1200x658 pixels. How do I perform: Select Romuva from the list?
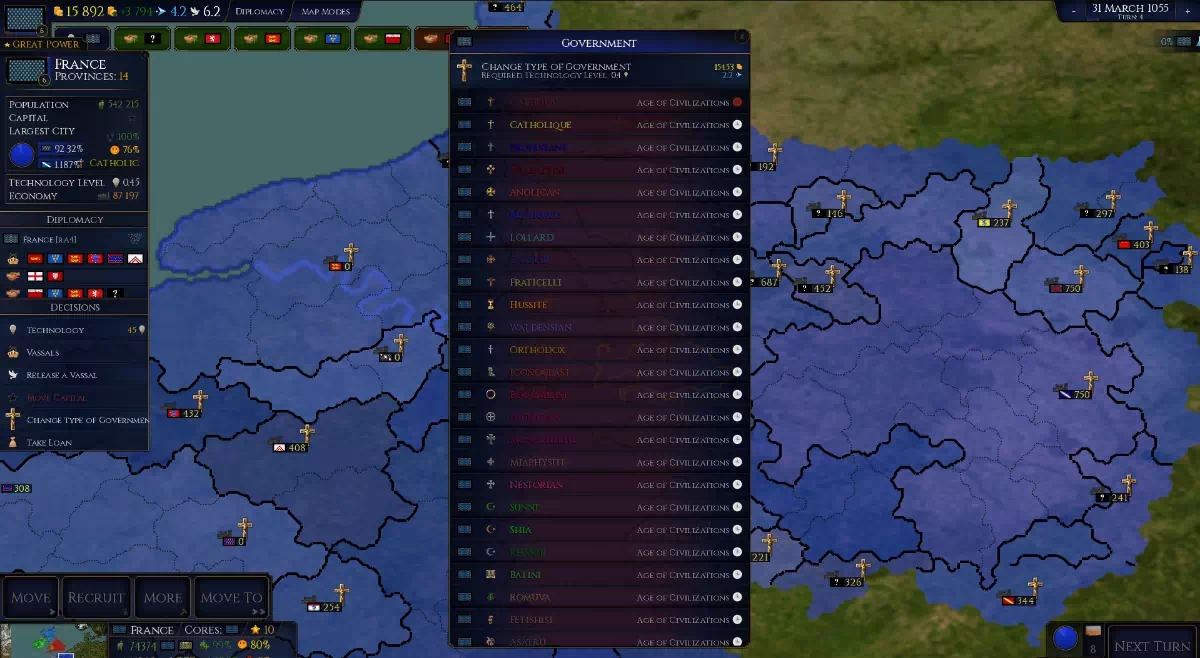600,597
